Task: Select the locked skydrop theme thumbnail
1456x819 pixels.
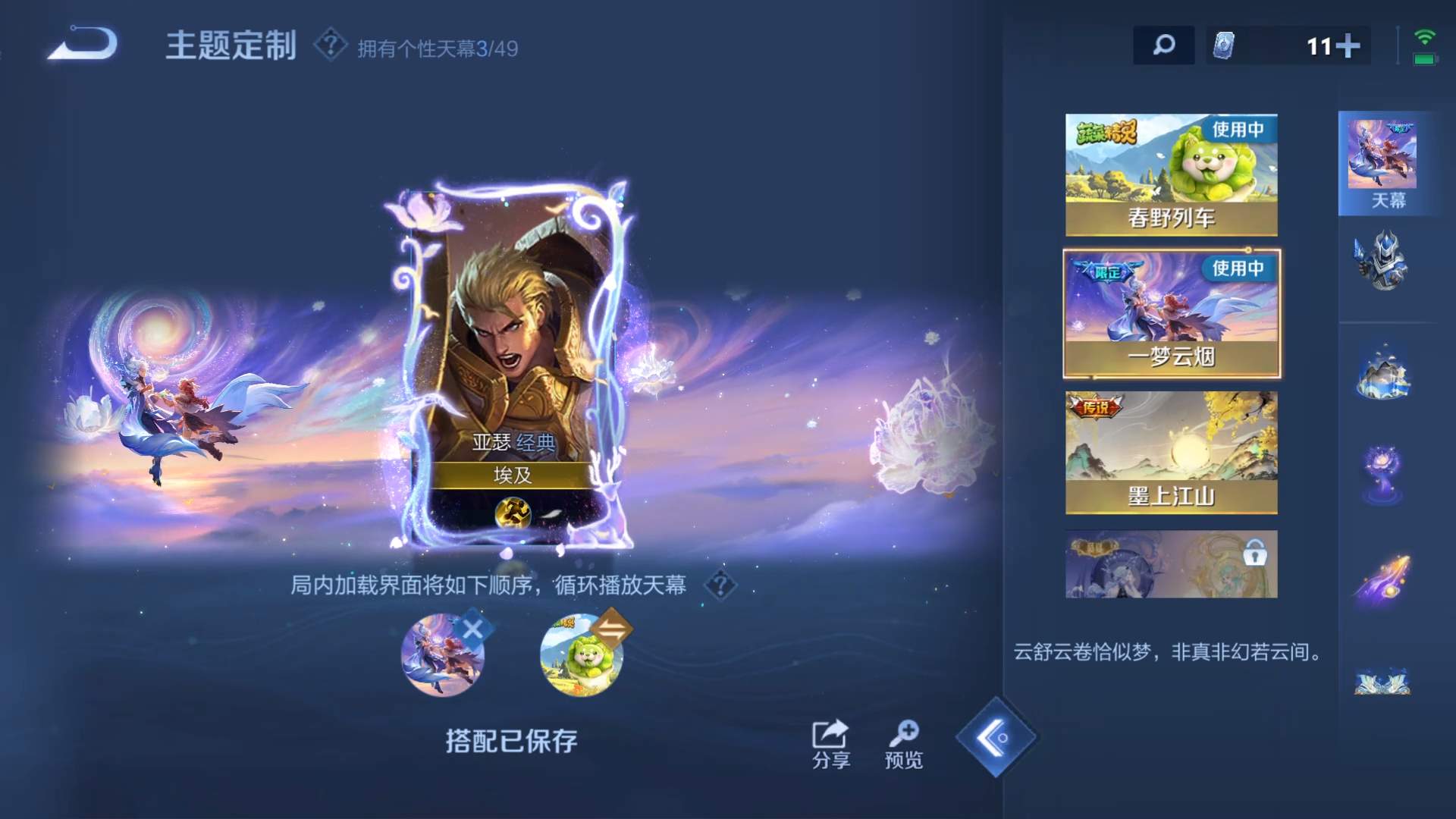Action: coord(1171,564)
